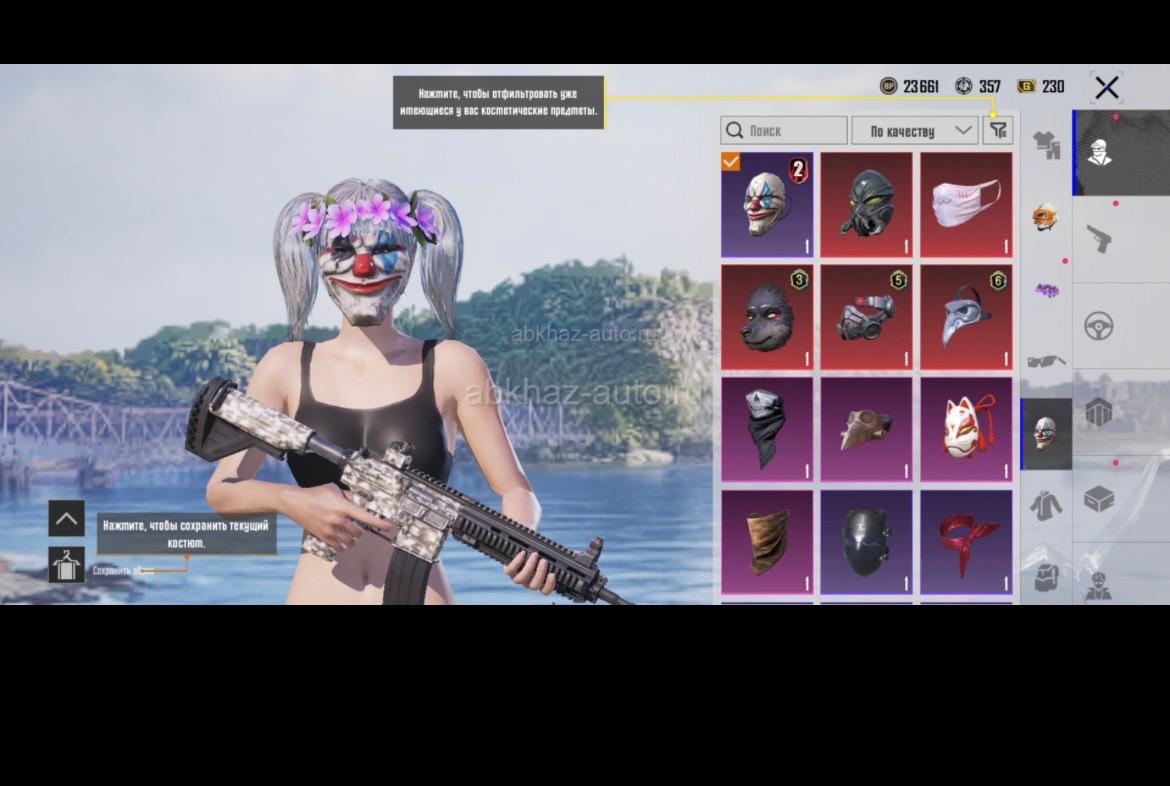The height and width of the screenshot is (786, 1170).
Task: Choose the white kitsune fox mask
Action: [x=966, y=429]
